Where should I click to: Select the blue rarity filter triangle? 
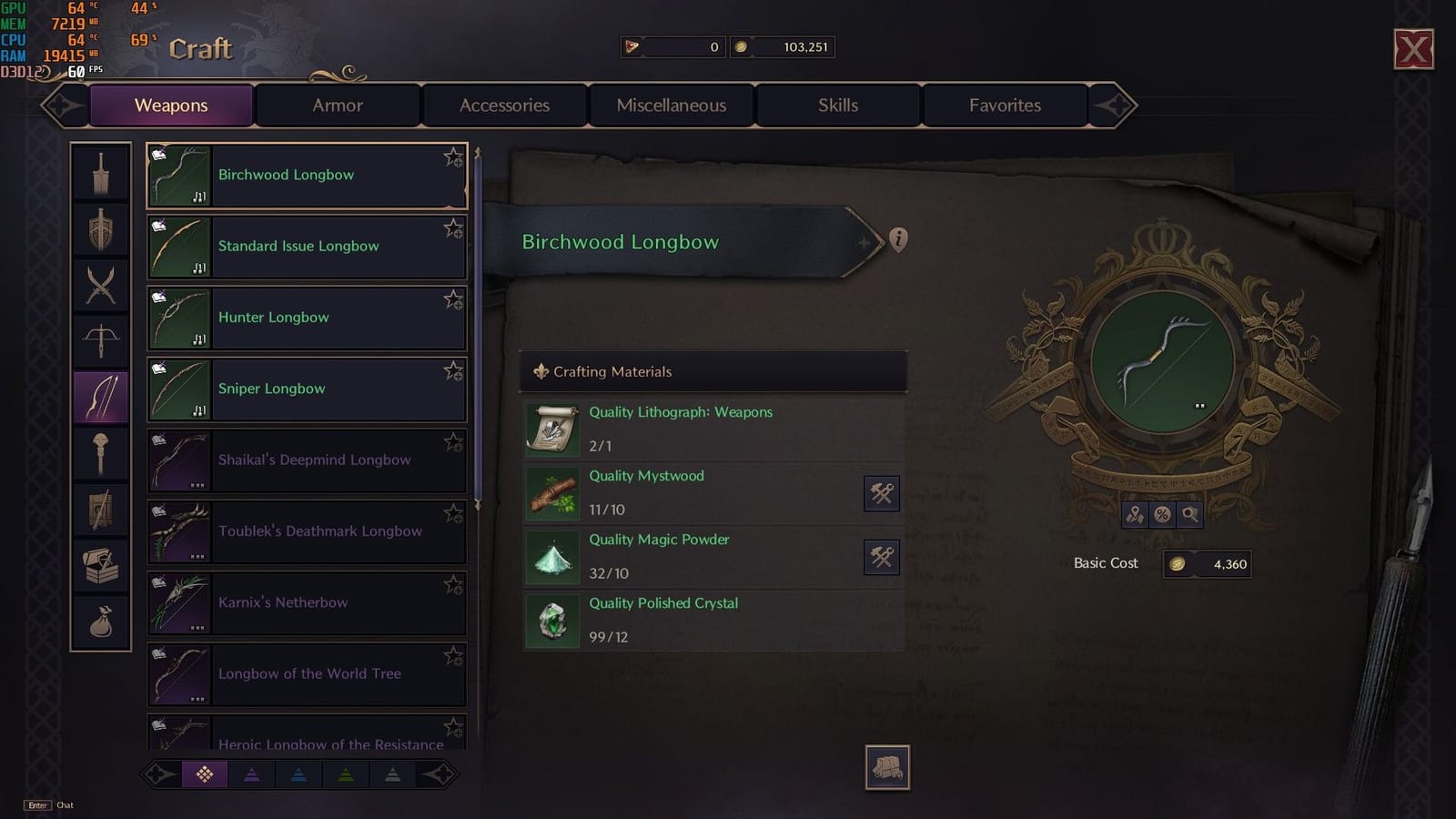tap(298, 773)
